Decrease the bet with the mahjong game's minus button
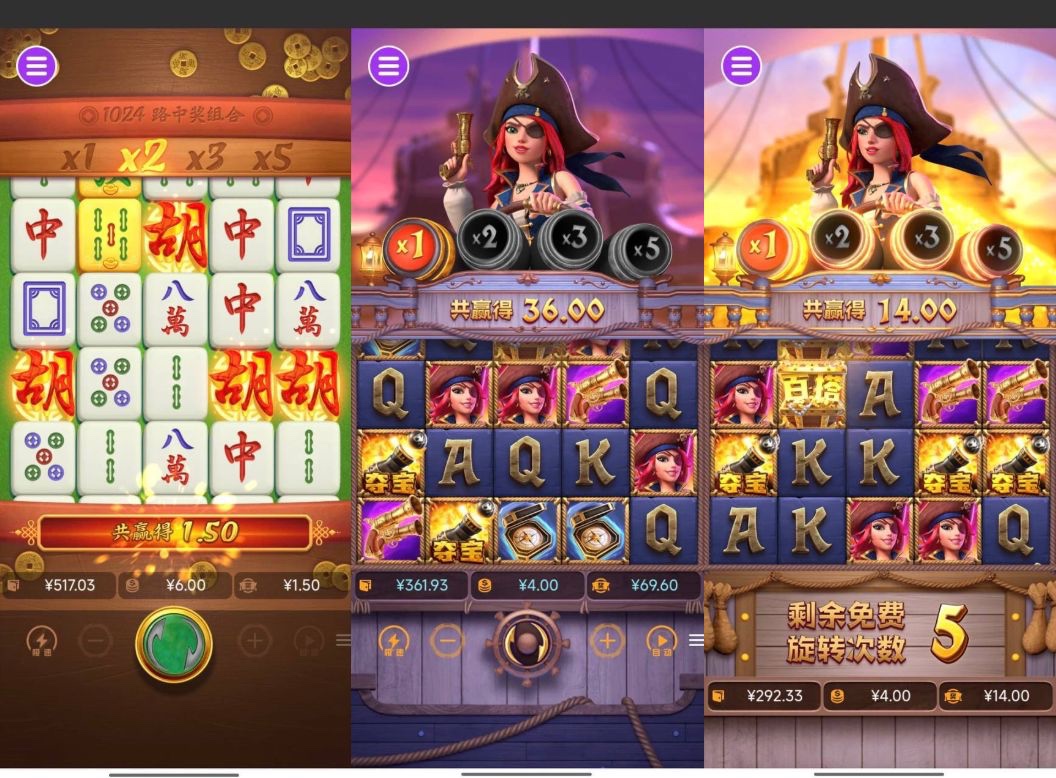1056x778 pixels. click(95, 641)
